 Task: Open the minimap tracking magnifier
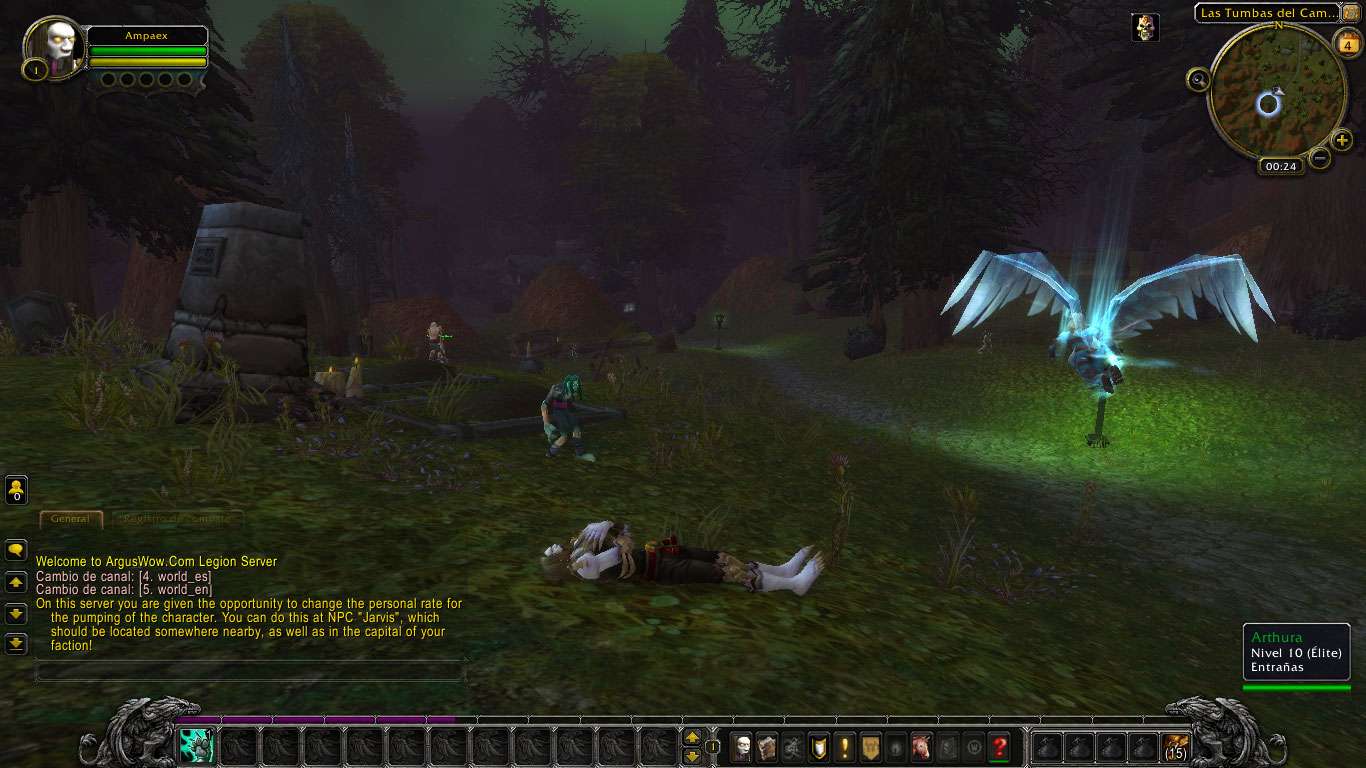point(1197,79)
